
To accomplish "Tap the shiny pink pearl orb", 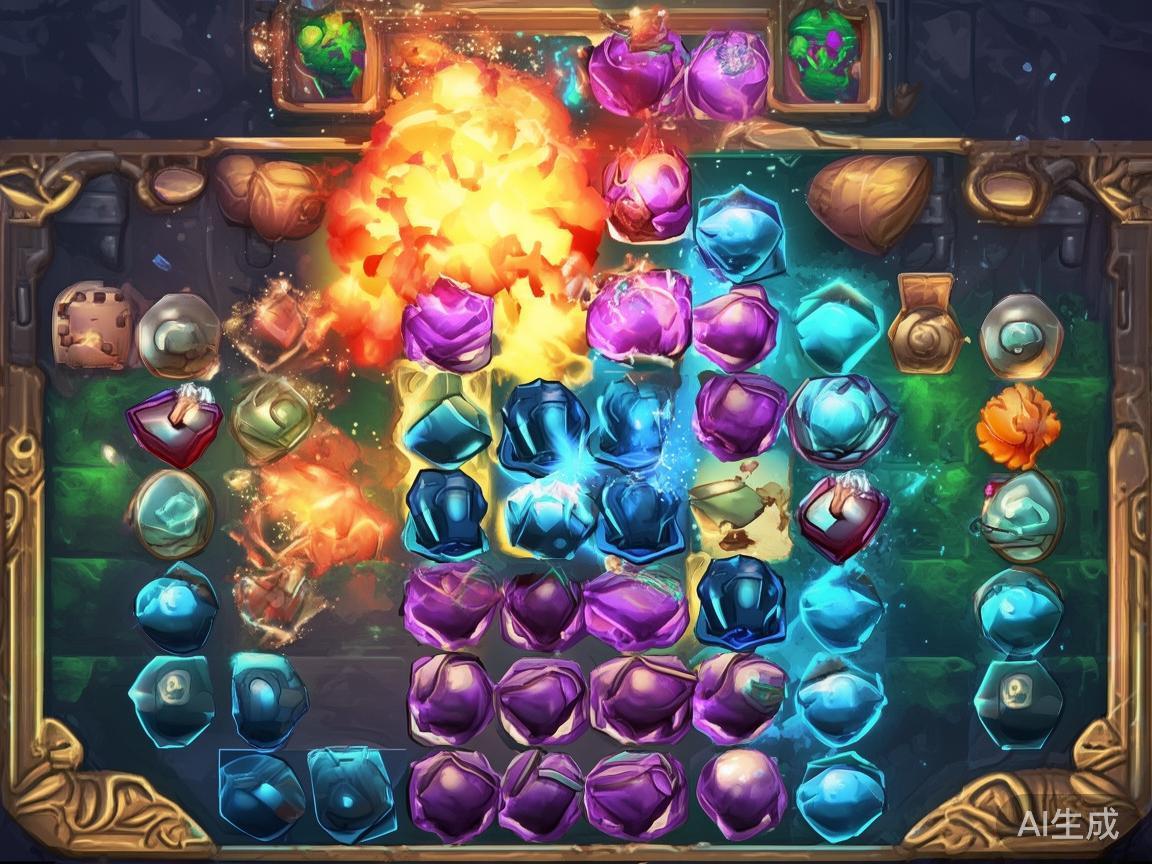I will coord(741,793).
